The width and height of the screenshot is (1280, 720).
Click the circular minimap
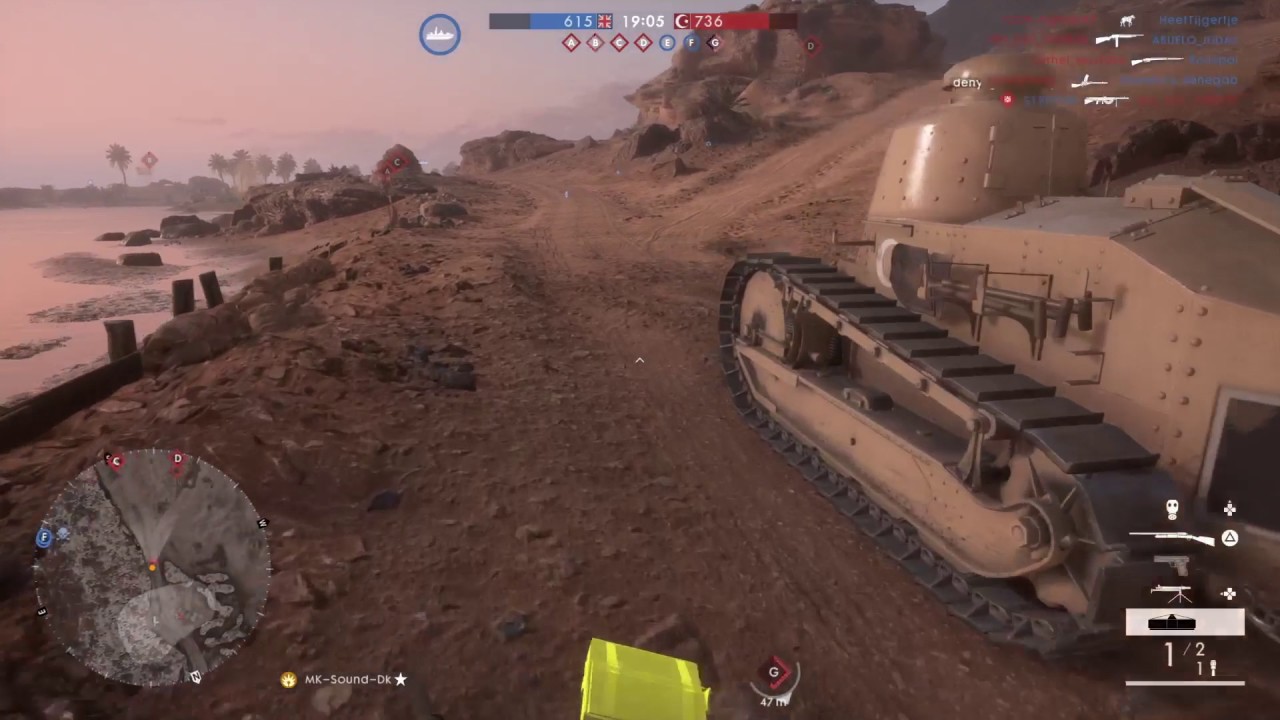[152, 567]
